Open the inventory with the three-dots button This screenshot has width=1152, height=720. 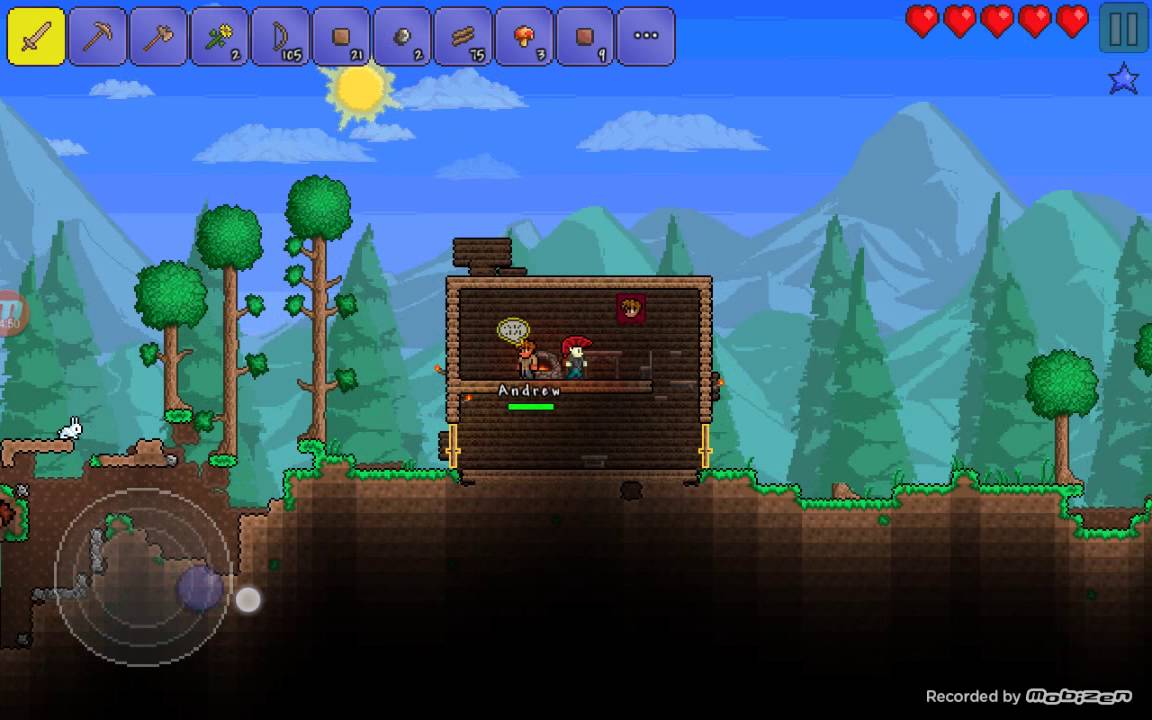(x=646, y=37)
